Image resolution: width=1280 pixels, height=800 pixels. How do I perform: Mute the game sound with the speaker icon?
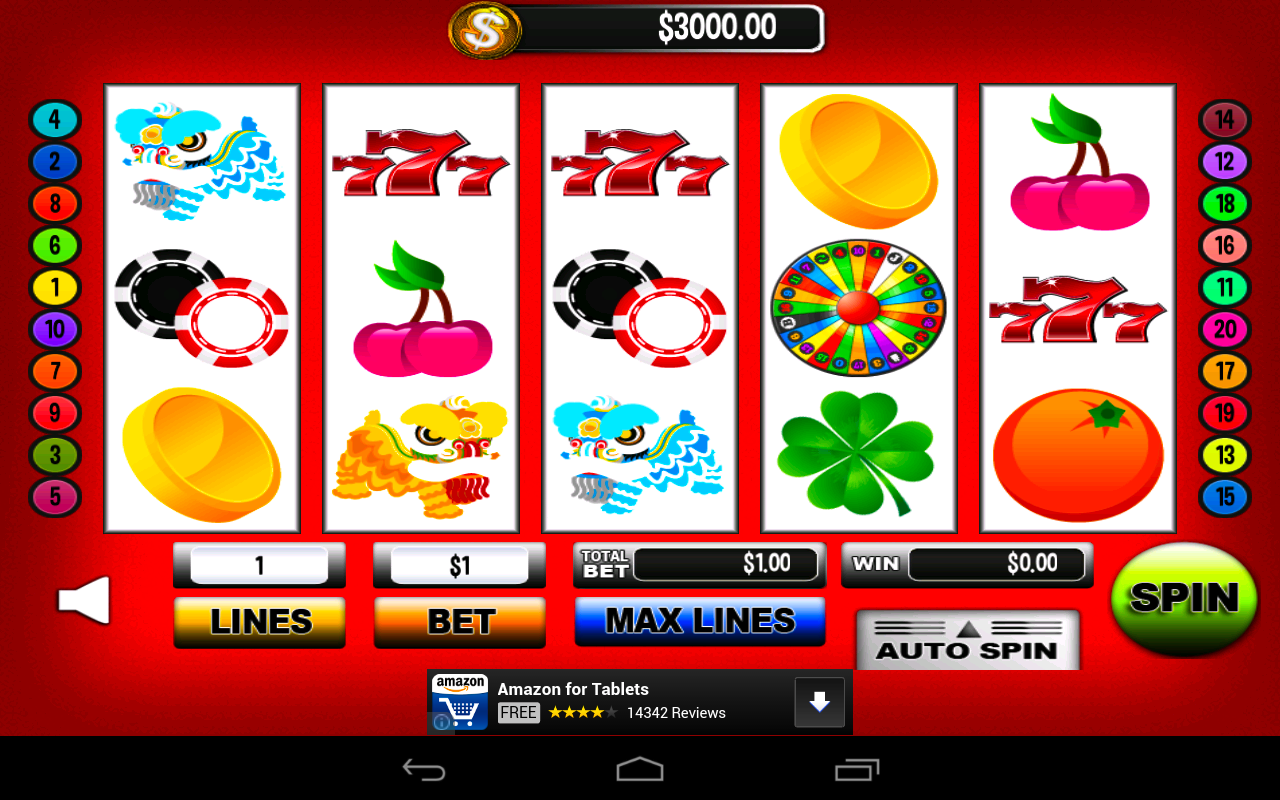(x=84, y=599)
